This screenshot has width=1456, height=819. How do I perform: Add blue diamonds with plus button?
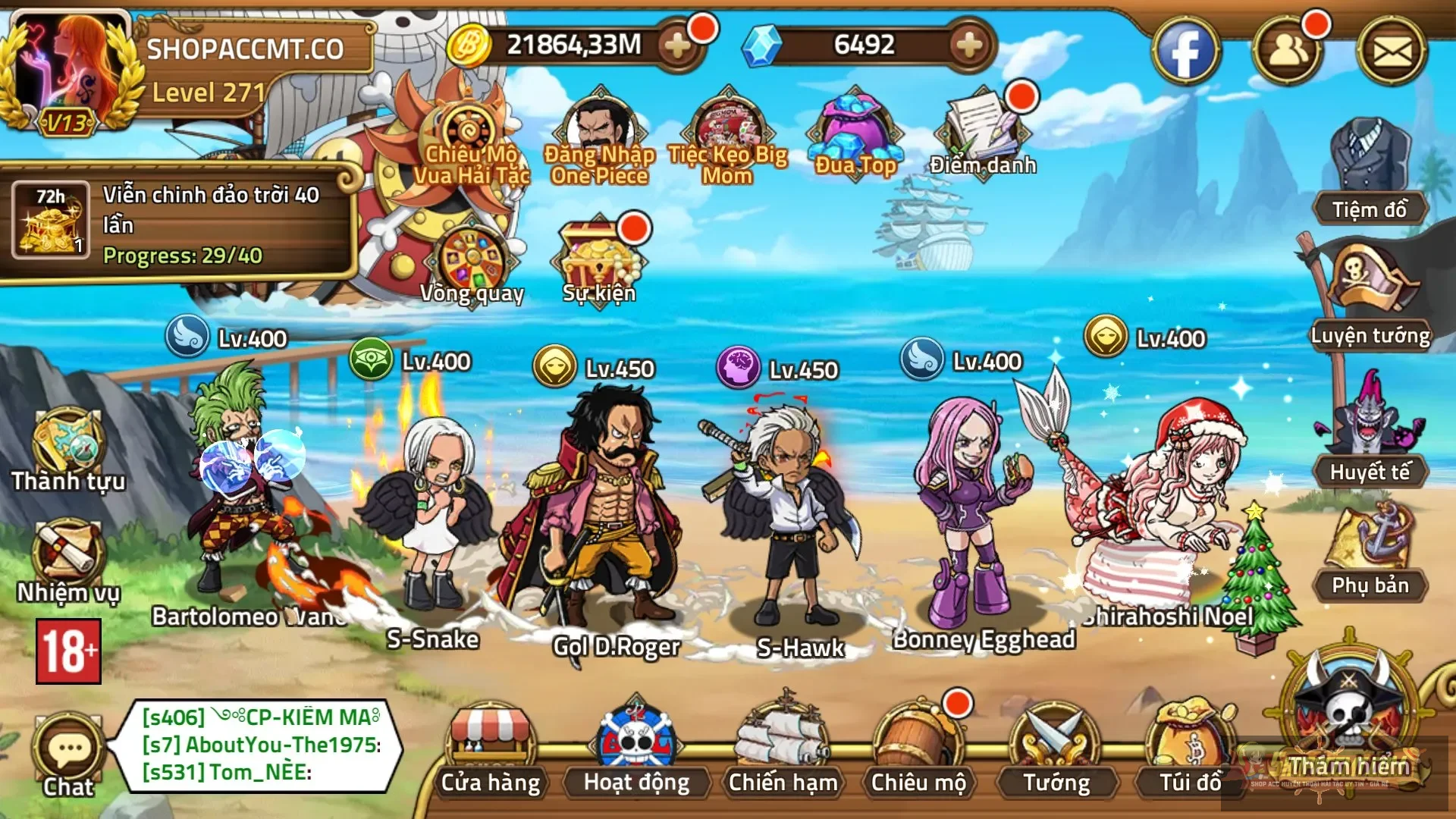(969, 46)
